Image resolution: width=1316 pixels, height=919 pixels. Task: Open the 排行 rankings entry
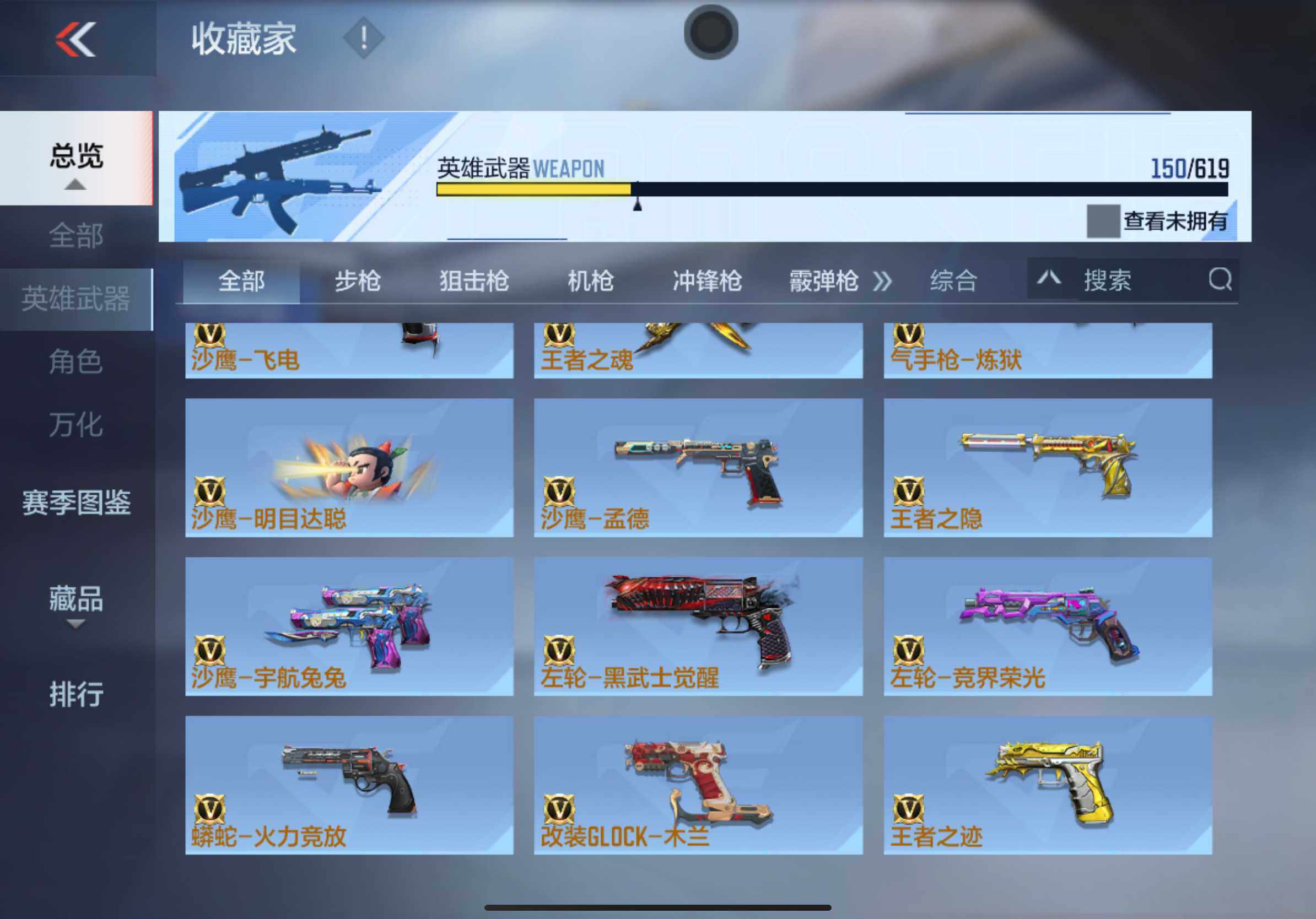point(76,694)
